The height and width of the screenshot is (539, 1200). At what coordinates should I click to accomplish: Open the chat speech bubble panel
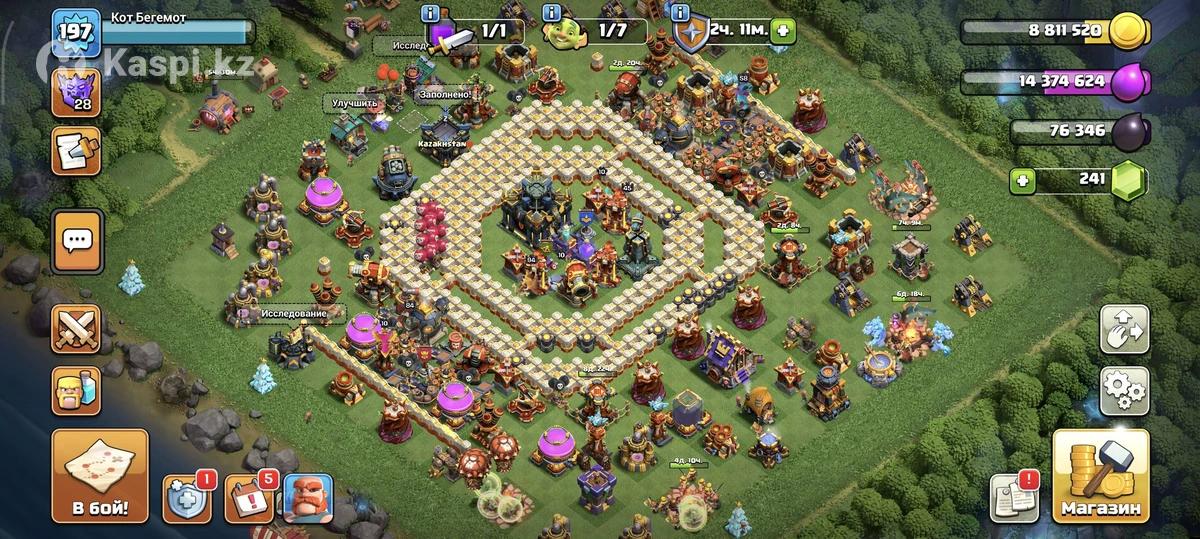tap(78, 240)
